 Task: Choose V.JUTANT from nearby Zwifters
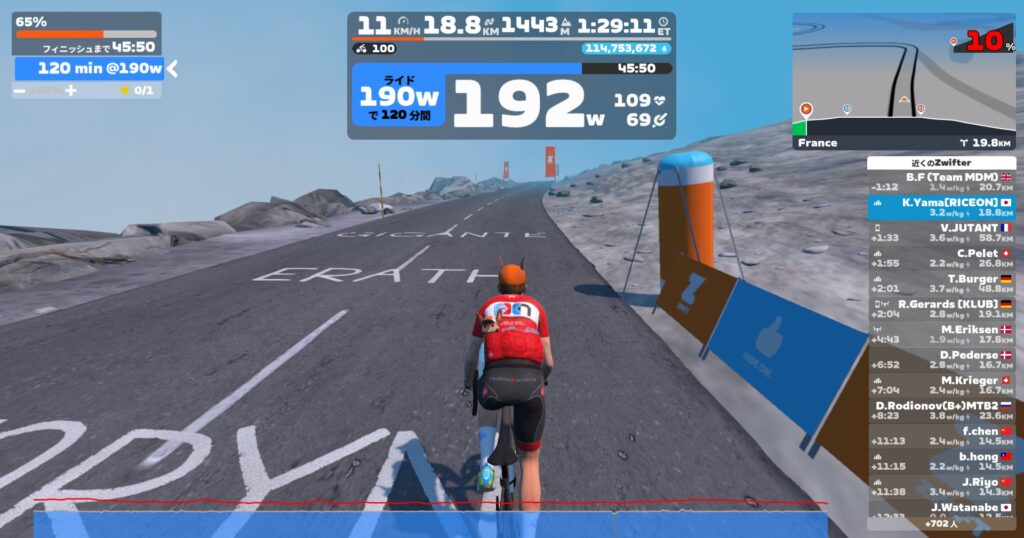click(x=941, y=233)
